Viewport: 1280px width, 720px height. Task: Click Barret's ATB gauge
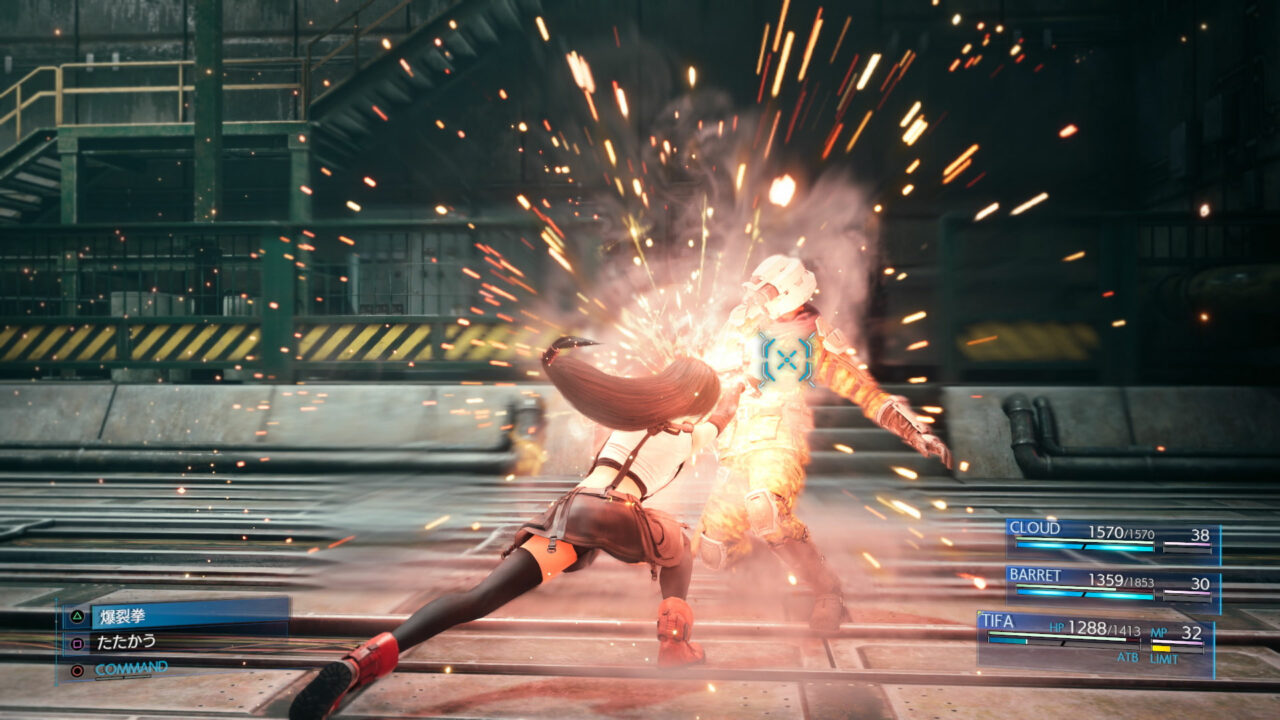click(1085, 594)
